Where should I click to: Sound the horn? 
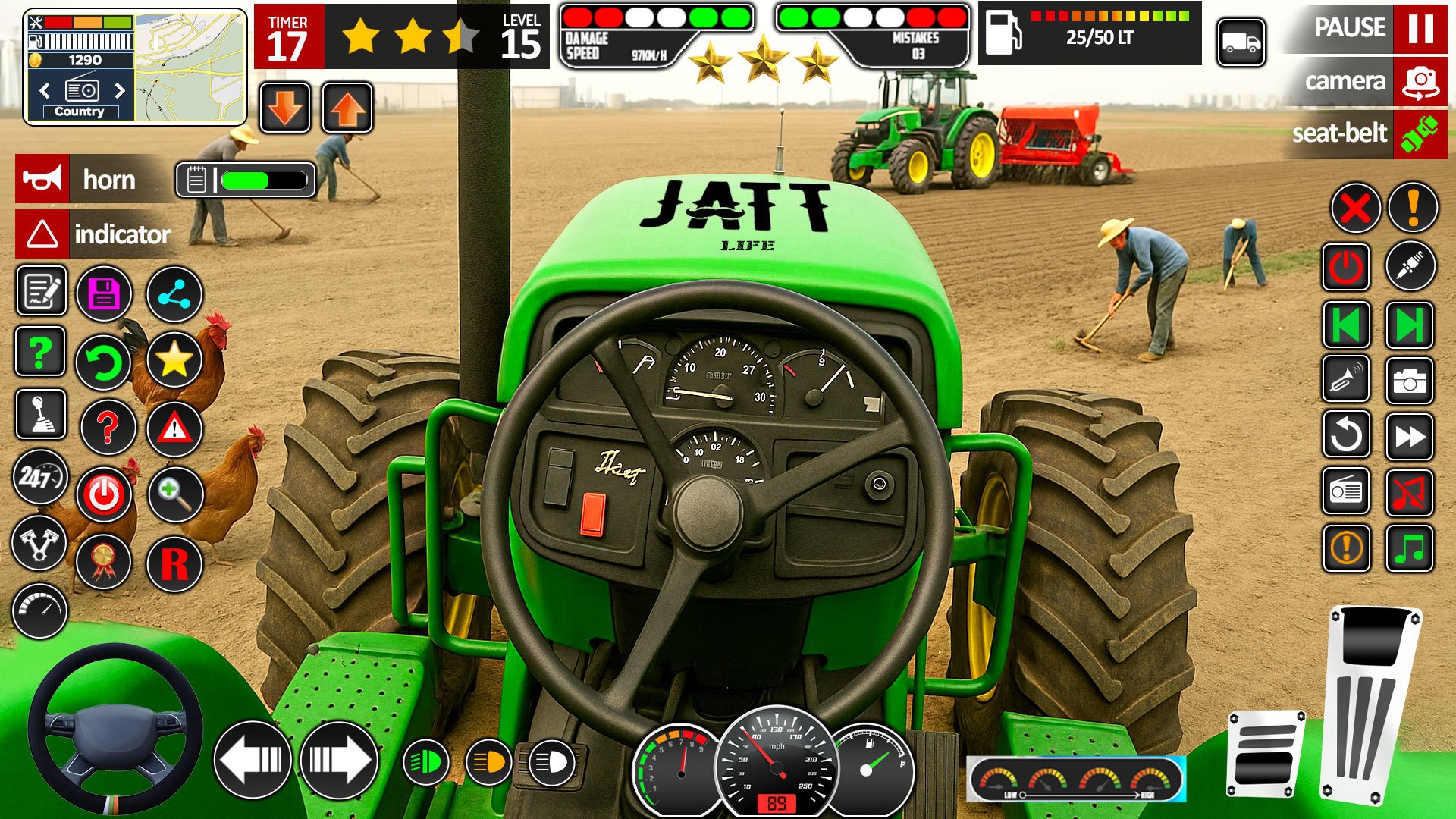42,179
